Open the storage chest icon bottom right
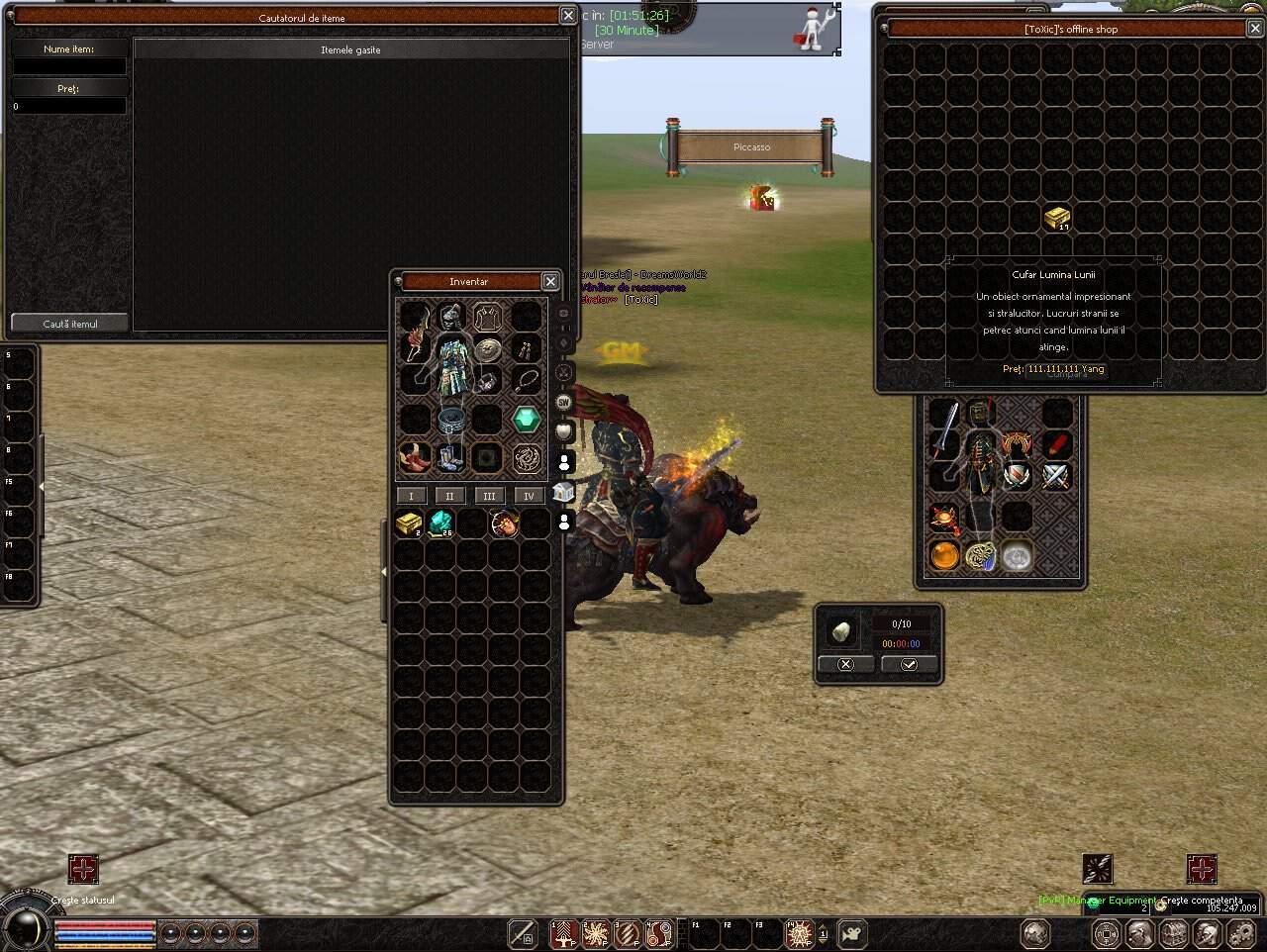Image resolution: width=1267 pixels, height=952 pixels. click(x=1172, y=934)
